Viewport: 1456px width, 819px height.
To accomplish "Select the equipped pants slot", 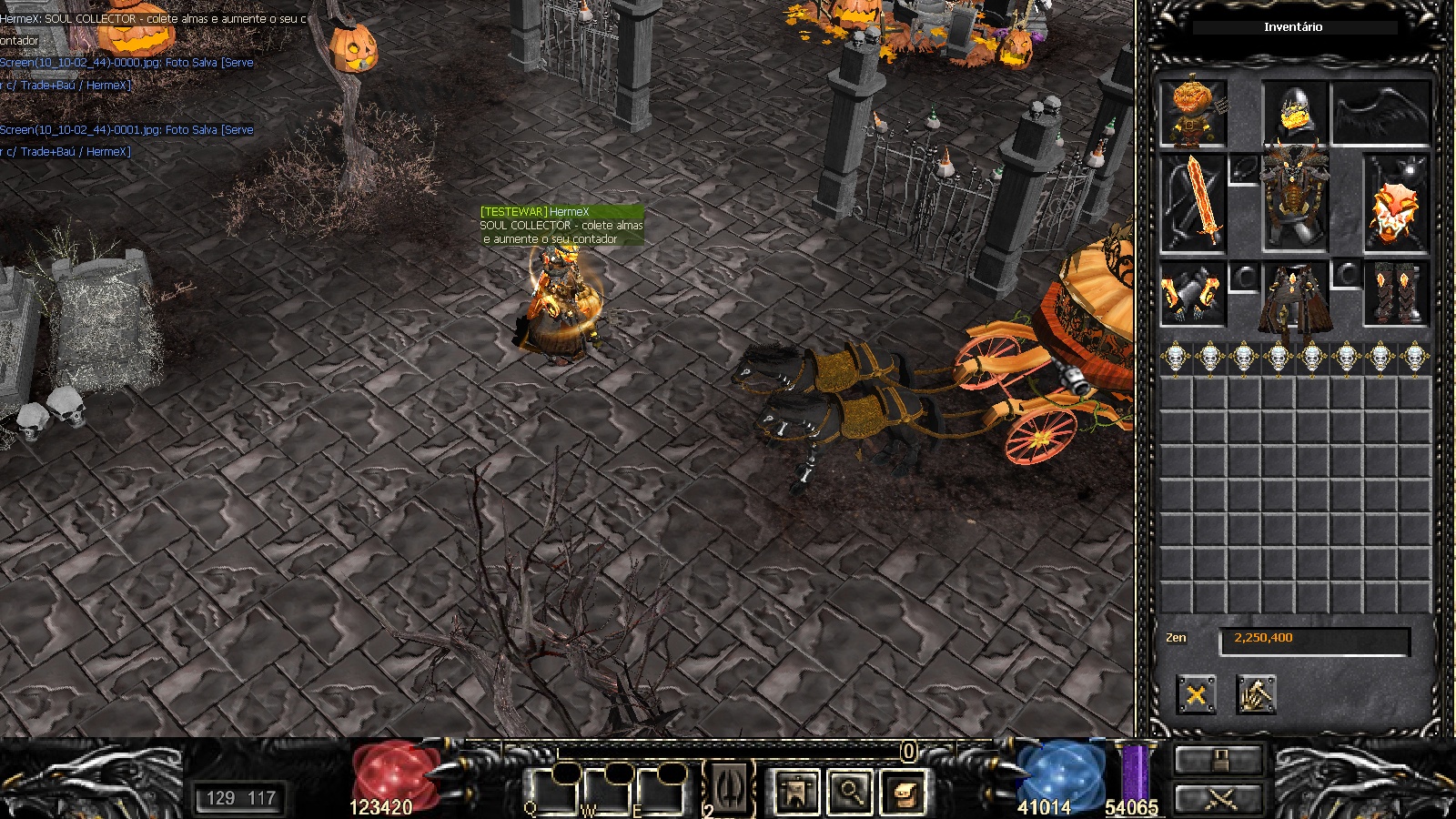I will tap(1294, 297).
